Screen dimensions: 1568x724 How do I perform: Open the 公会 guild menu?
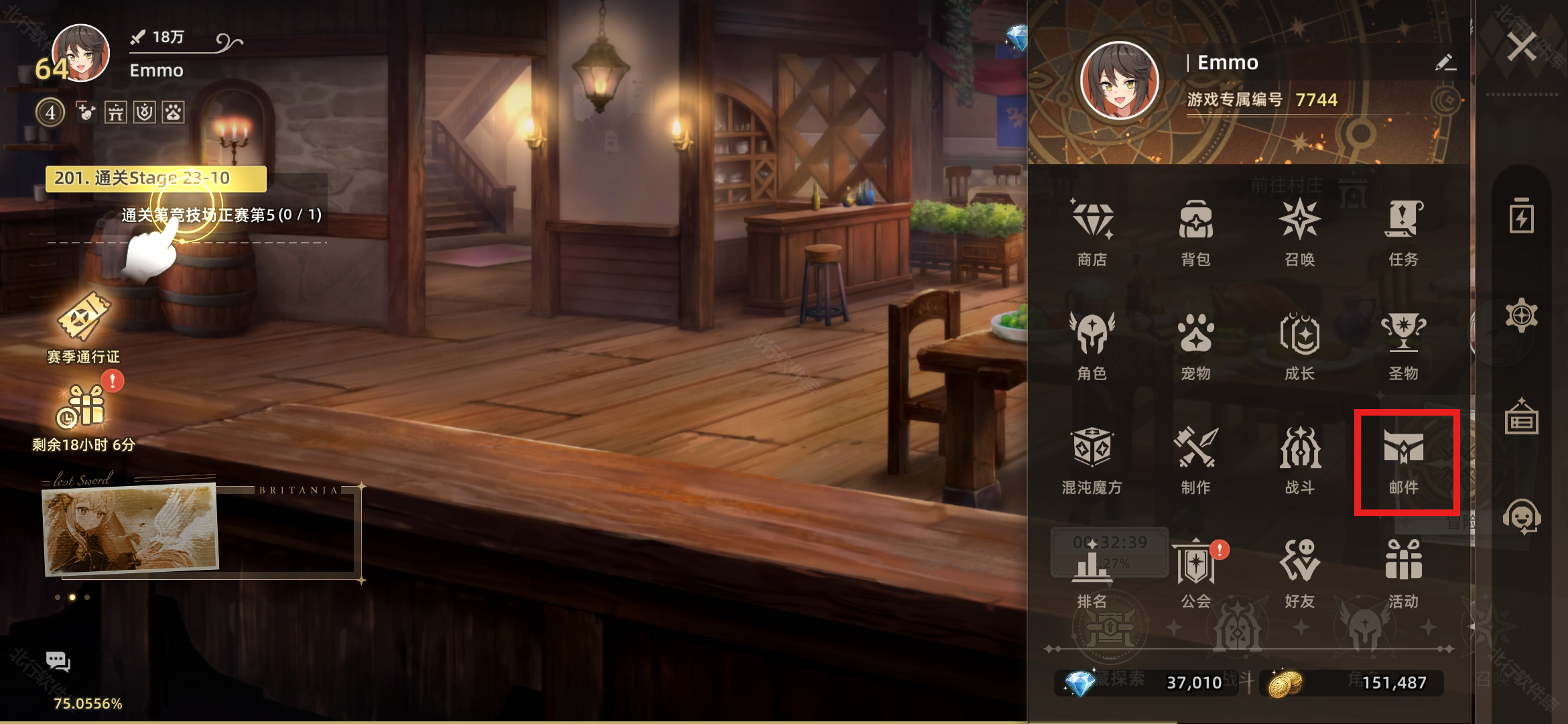tap(1196, 573)
